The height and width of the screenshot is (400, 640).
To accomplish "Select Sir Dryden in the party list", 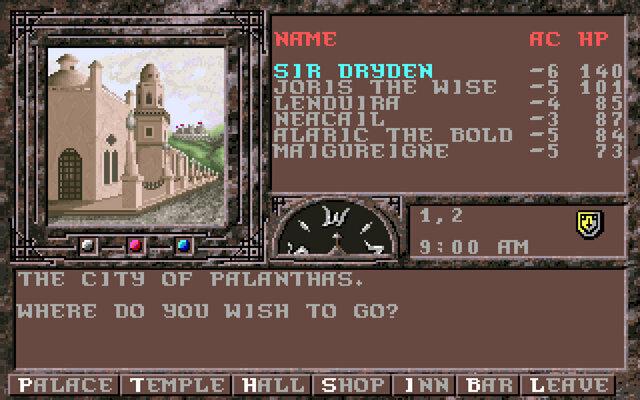I will 354,71.
